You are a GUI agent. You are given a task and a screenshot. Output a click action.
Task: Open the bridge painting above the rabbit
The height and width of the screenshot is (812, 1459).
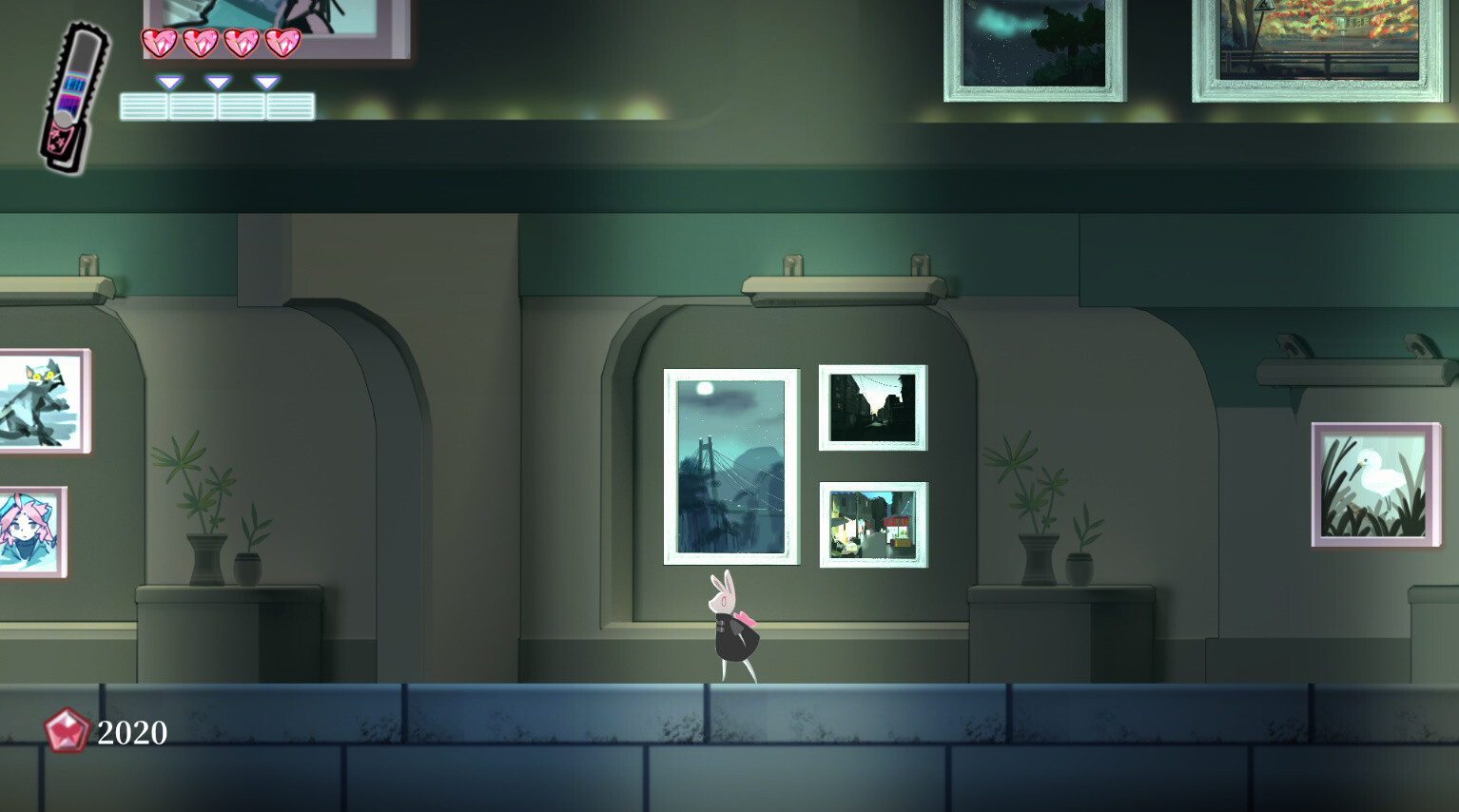click(x=729, y=465)
